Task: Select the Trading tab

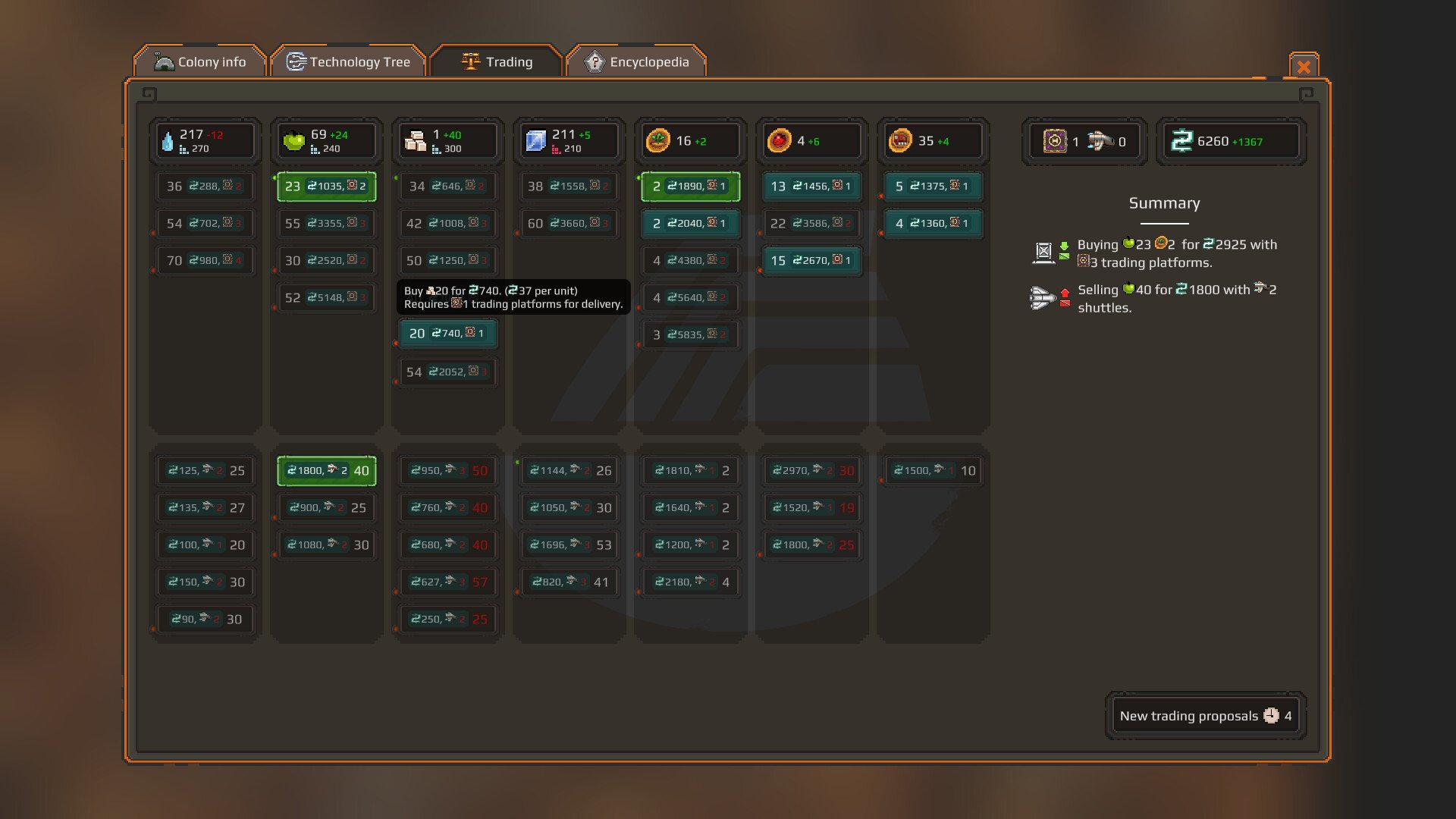Action: tap(497, 62)
